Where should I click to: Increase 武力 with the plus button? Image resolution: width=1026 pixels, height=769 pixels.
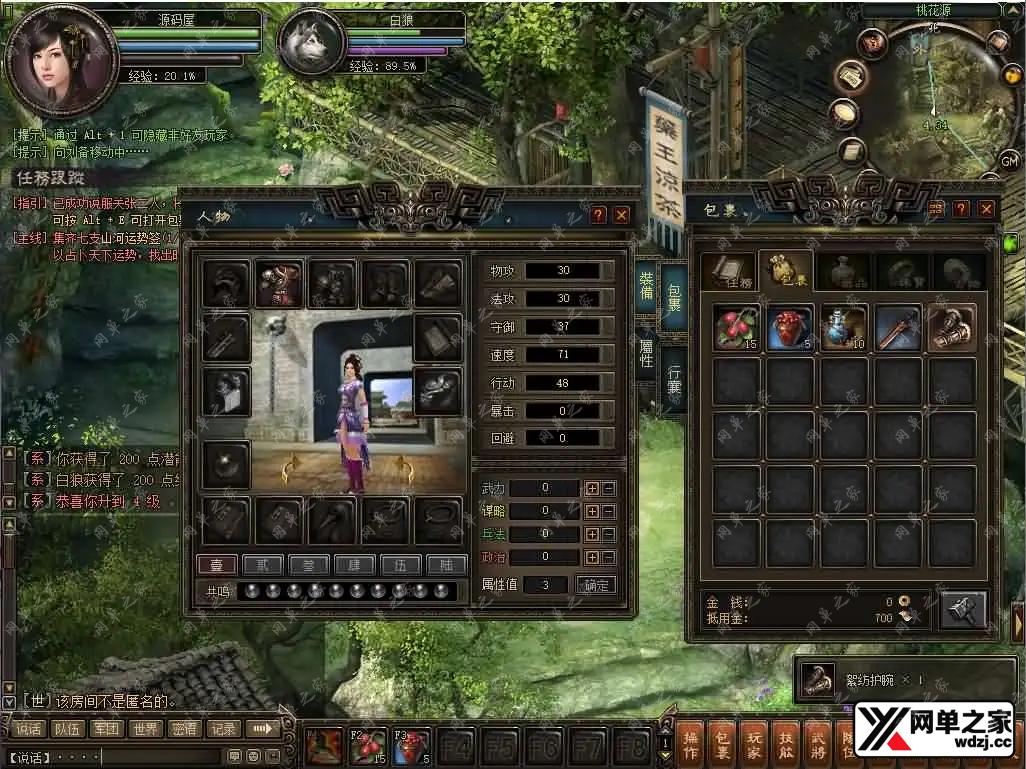pos(592,488)
